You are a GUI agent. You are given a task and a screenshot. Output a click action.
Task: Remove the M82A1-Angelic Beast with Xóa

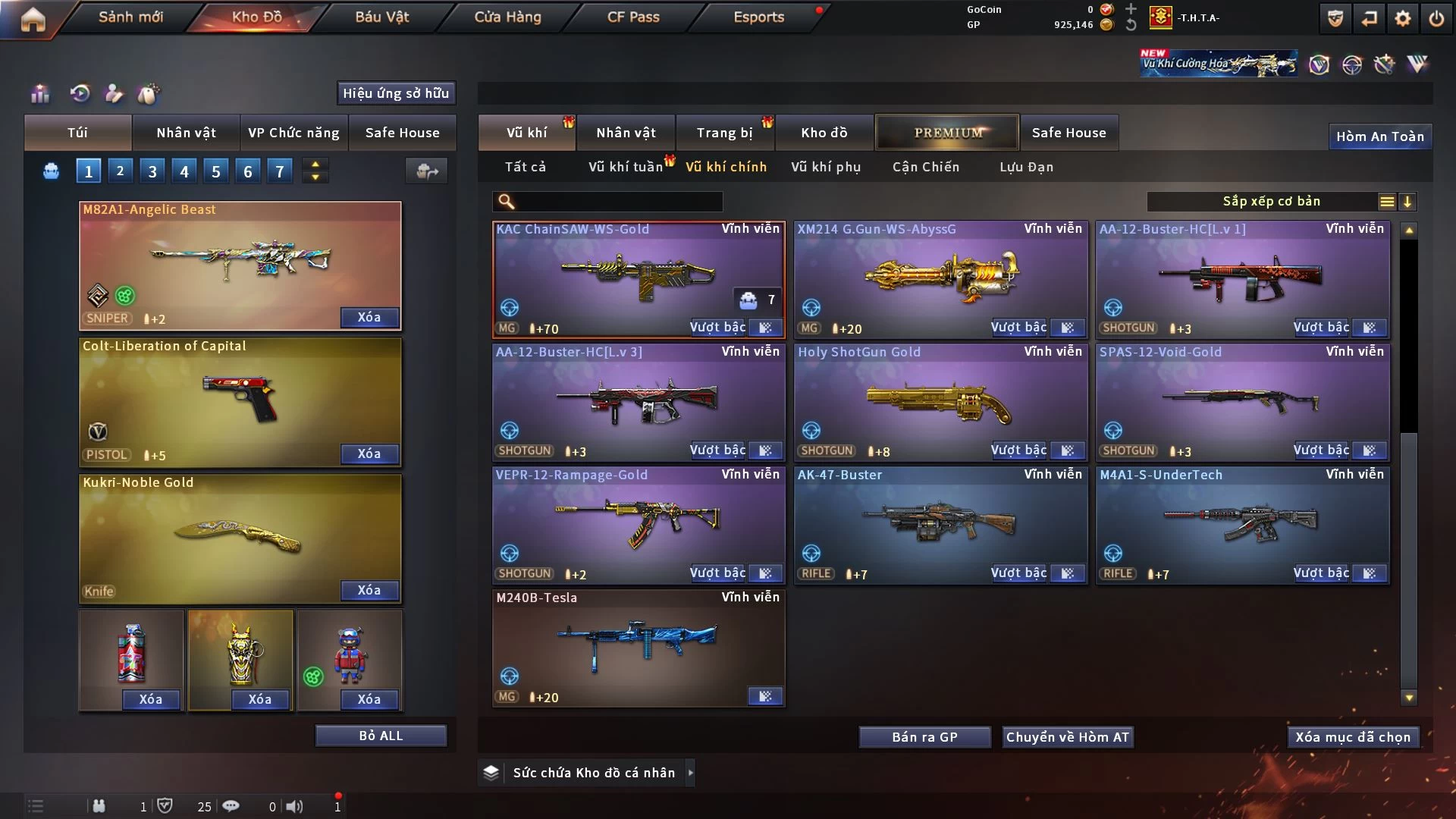(369, 317)
